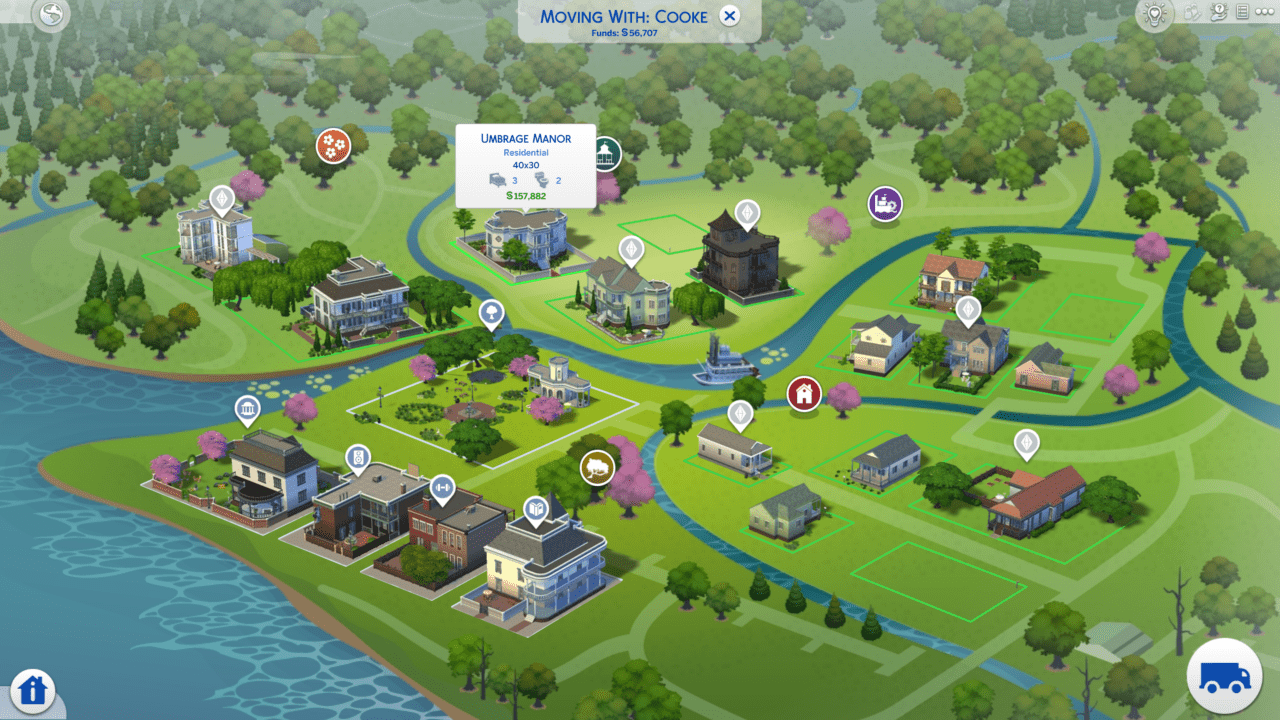Click the museum column venue marker

tap(247, 408)
